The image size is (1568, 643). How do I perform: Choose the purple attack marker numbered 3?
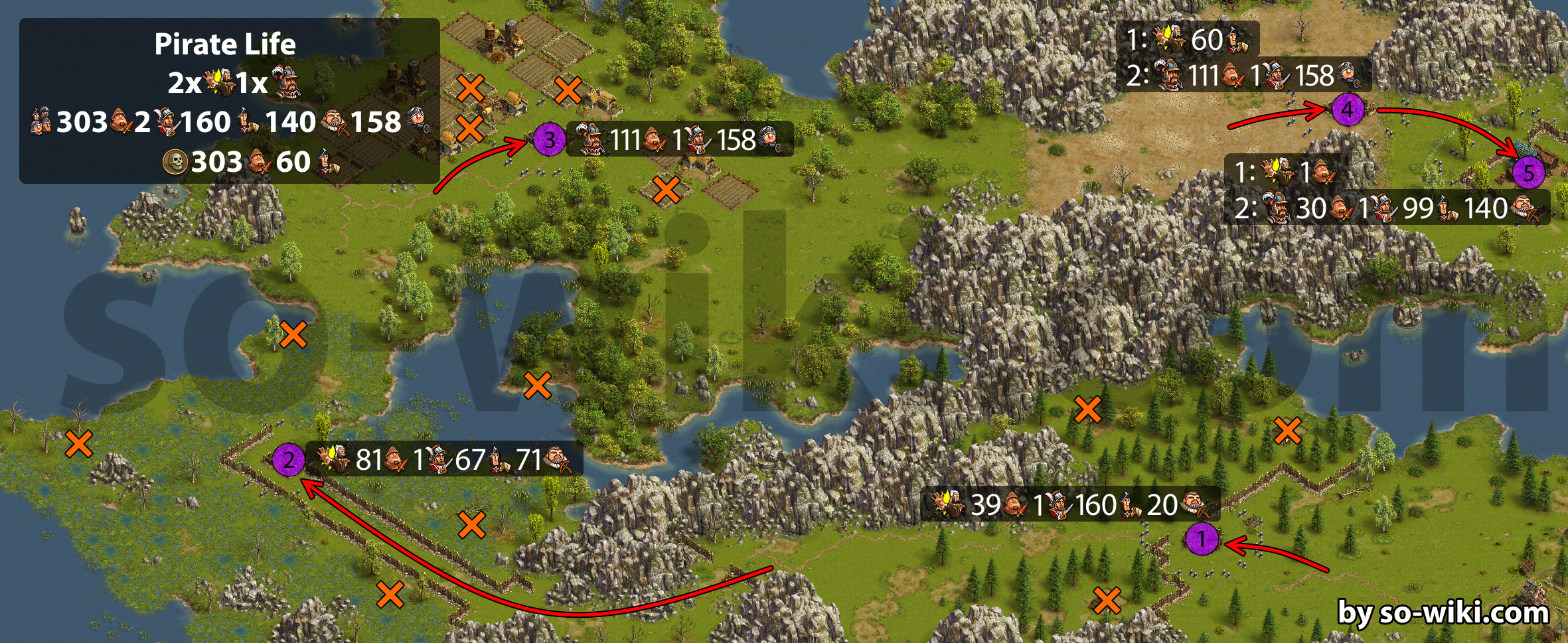(550, 140)
